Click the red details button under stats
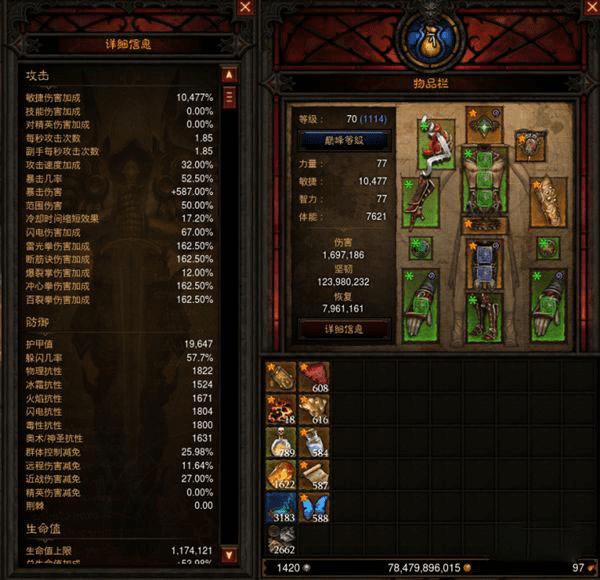 click(344, 327)
